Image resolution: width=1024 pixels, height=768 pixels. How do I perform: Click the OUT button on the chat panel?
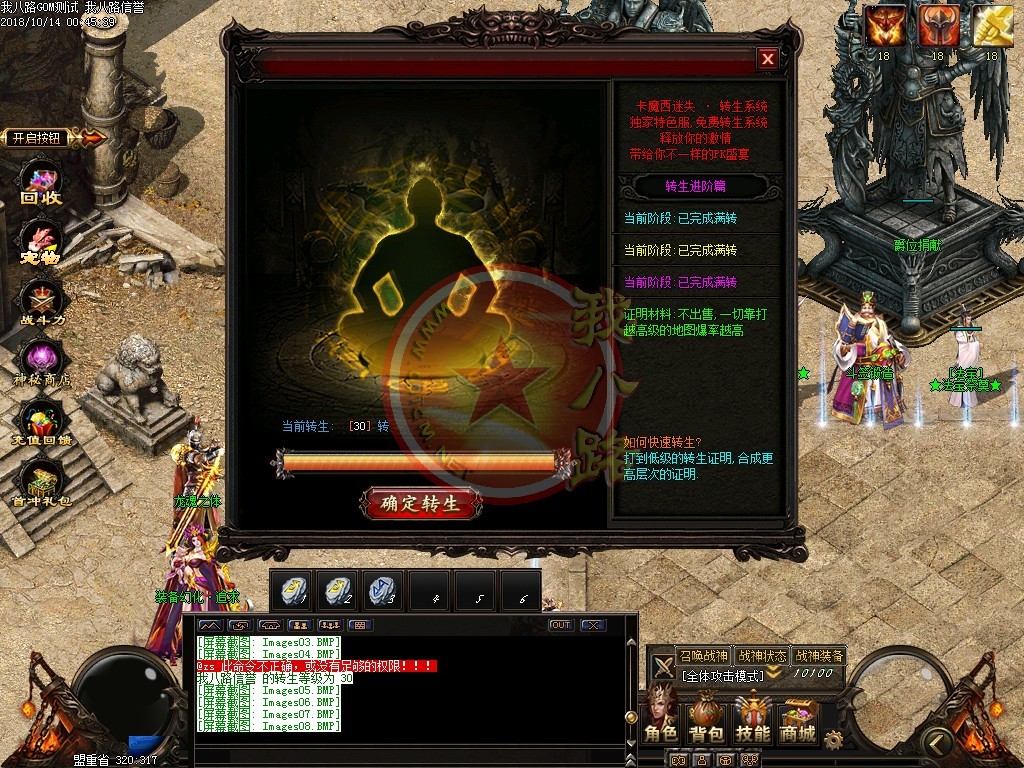point(561,625)
